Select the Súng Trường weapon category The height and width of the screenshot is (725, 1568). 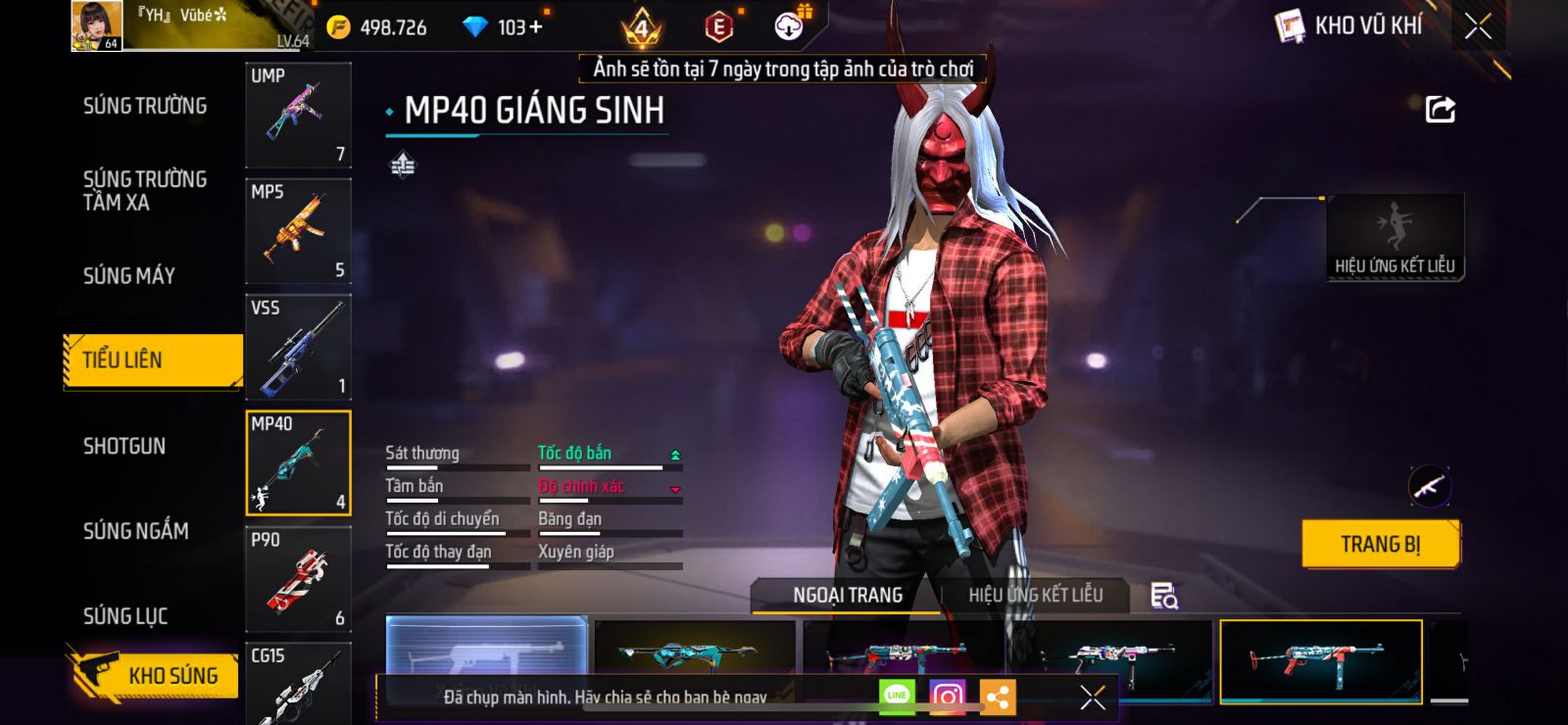pyautogui.click(x=145, y=106)
